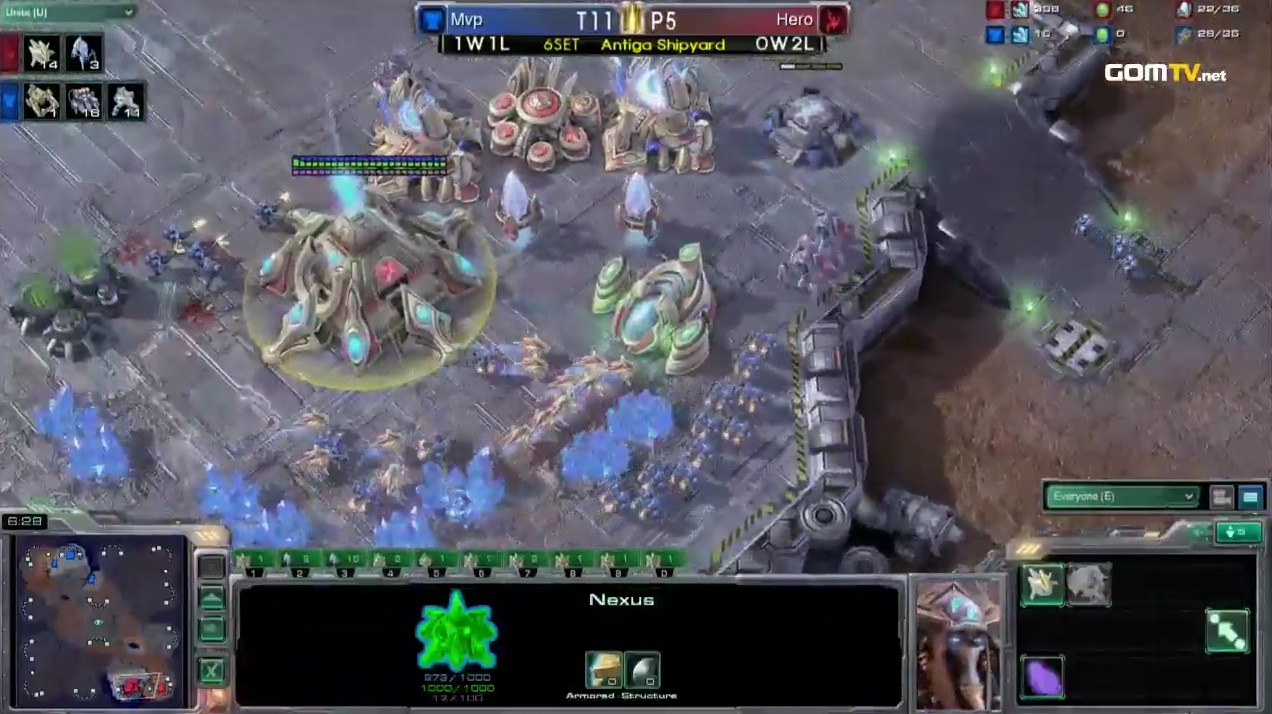Viewport: 1272px width, 714px height.
Task: Choose the Probe build command
Action: pos(1042,584)
